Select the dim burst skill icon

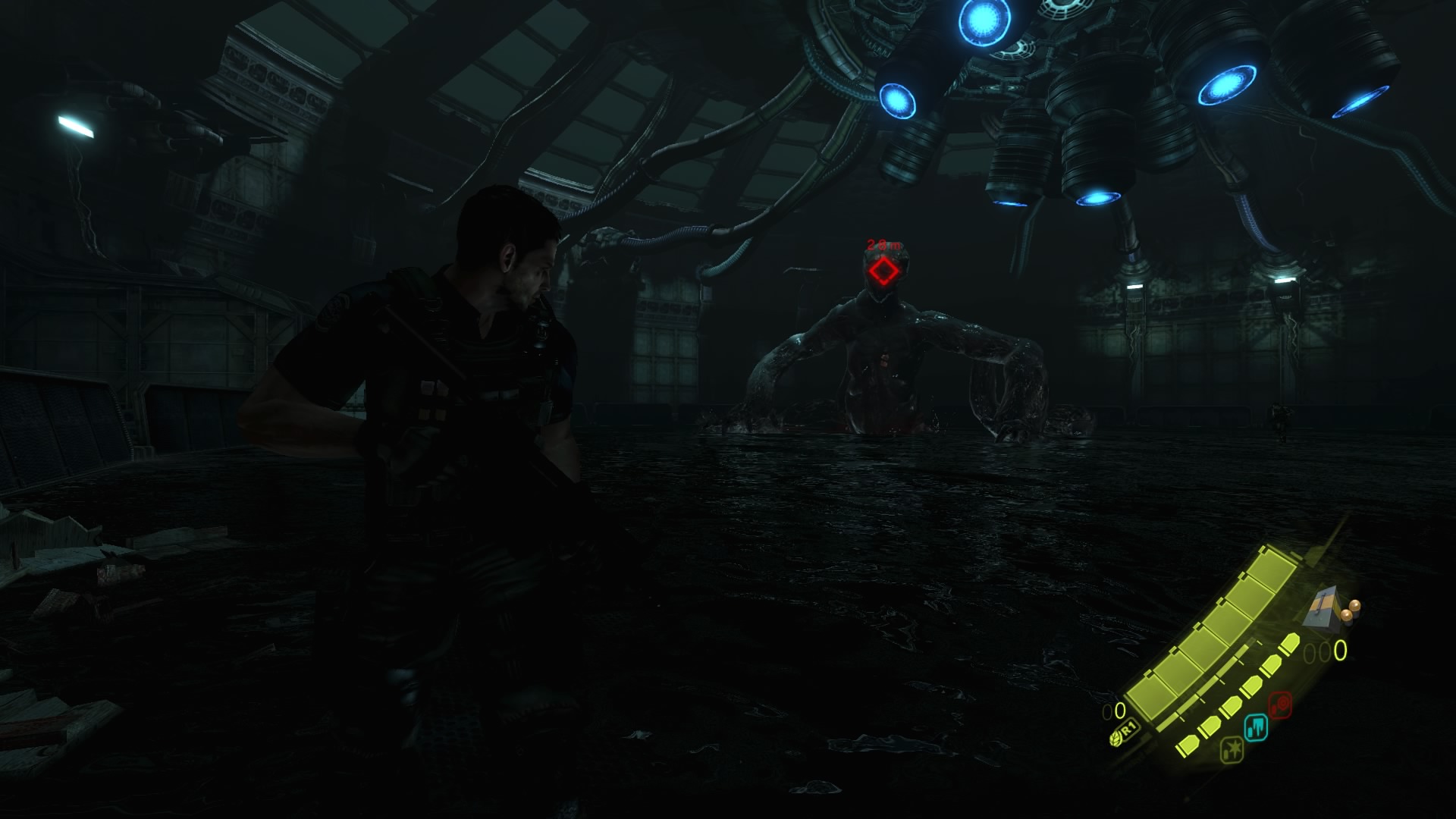[1230, 751]
